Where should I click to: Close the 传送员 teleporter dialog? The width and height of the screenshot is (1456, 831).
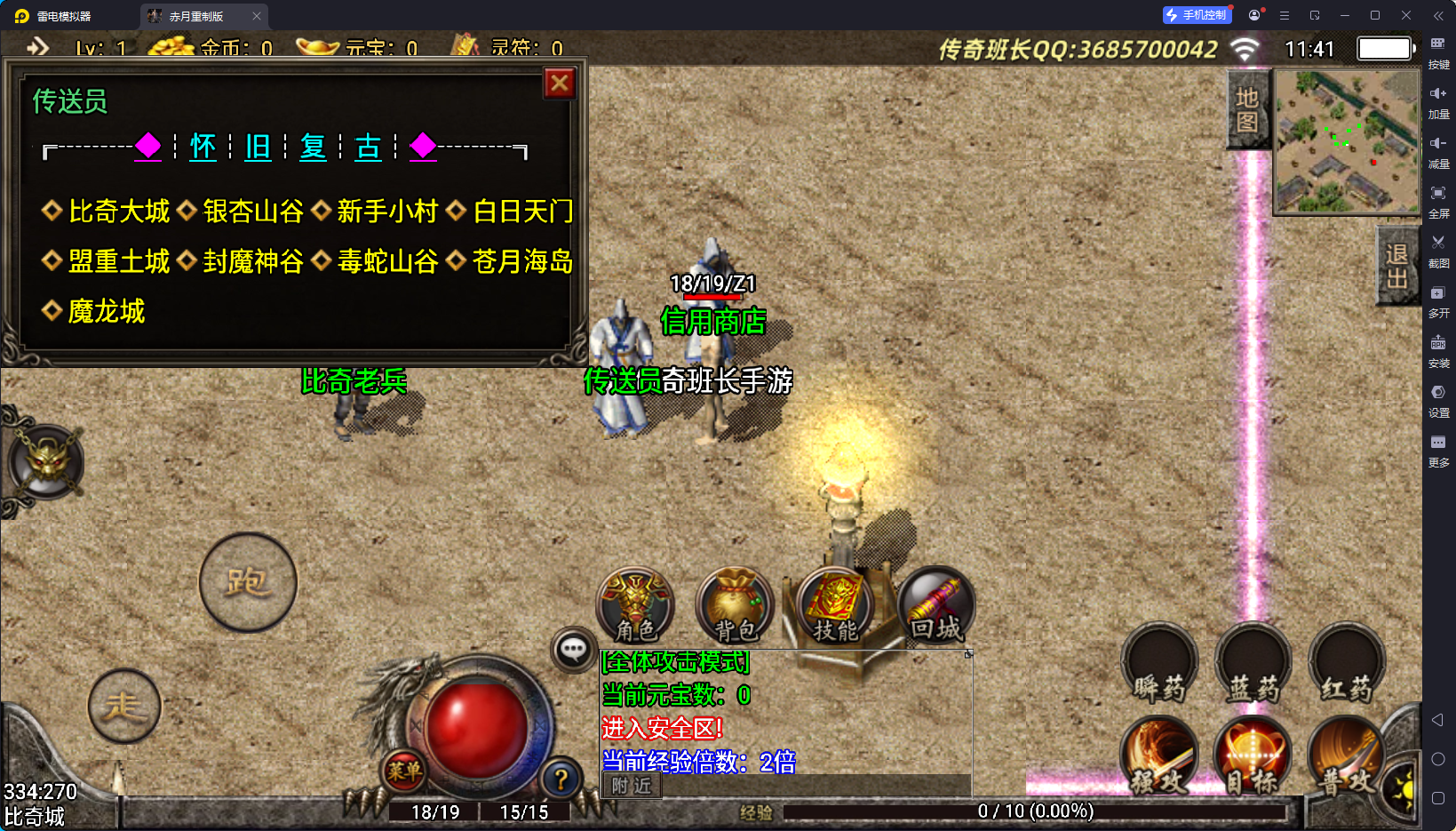pyautogui.click(x=560, y=84)
